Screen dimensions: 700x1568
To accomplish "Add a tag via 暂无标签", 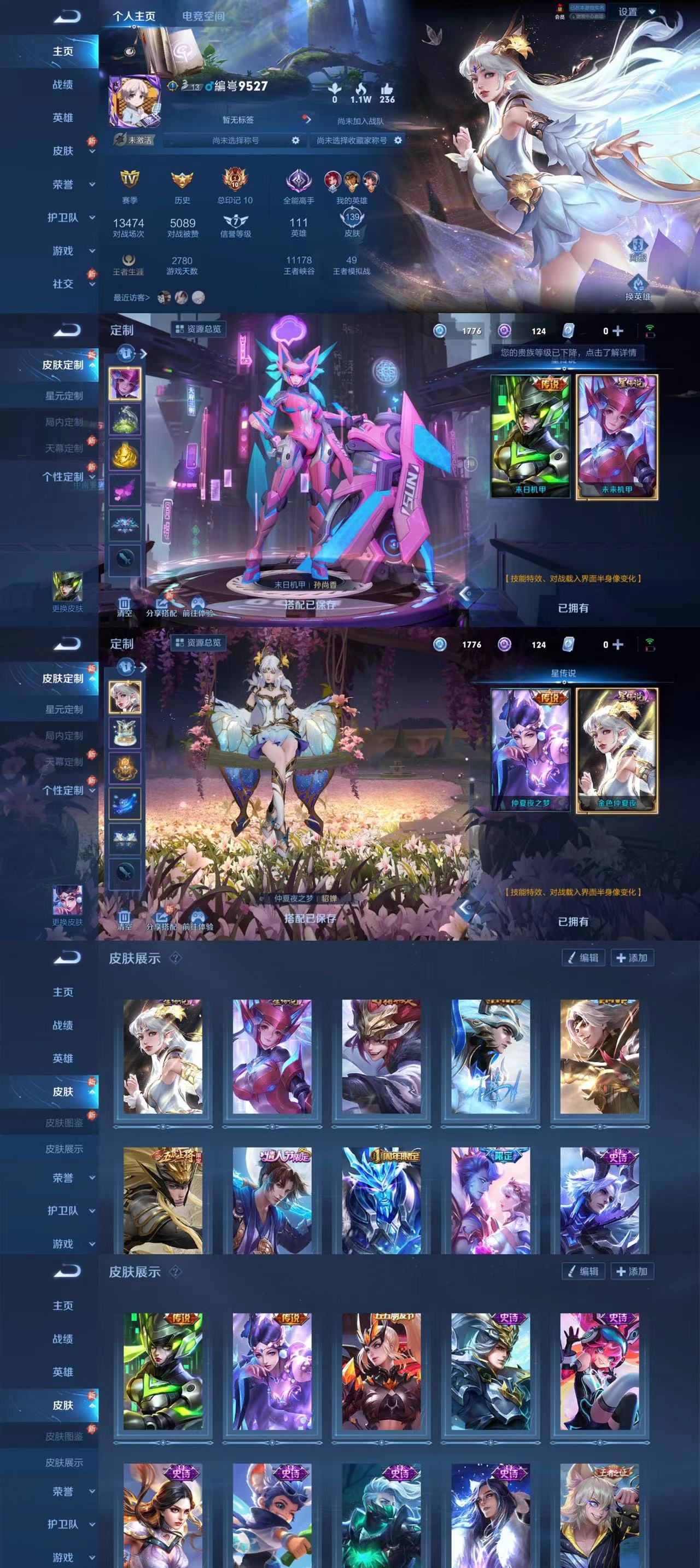I will point(238,120).
